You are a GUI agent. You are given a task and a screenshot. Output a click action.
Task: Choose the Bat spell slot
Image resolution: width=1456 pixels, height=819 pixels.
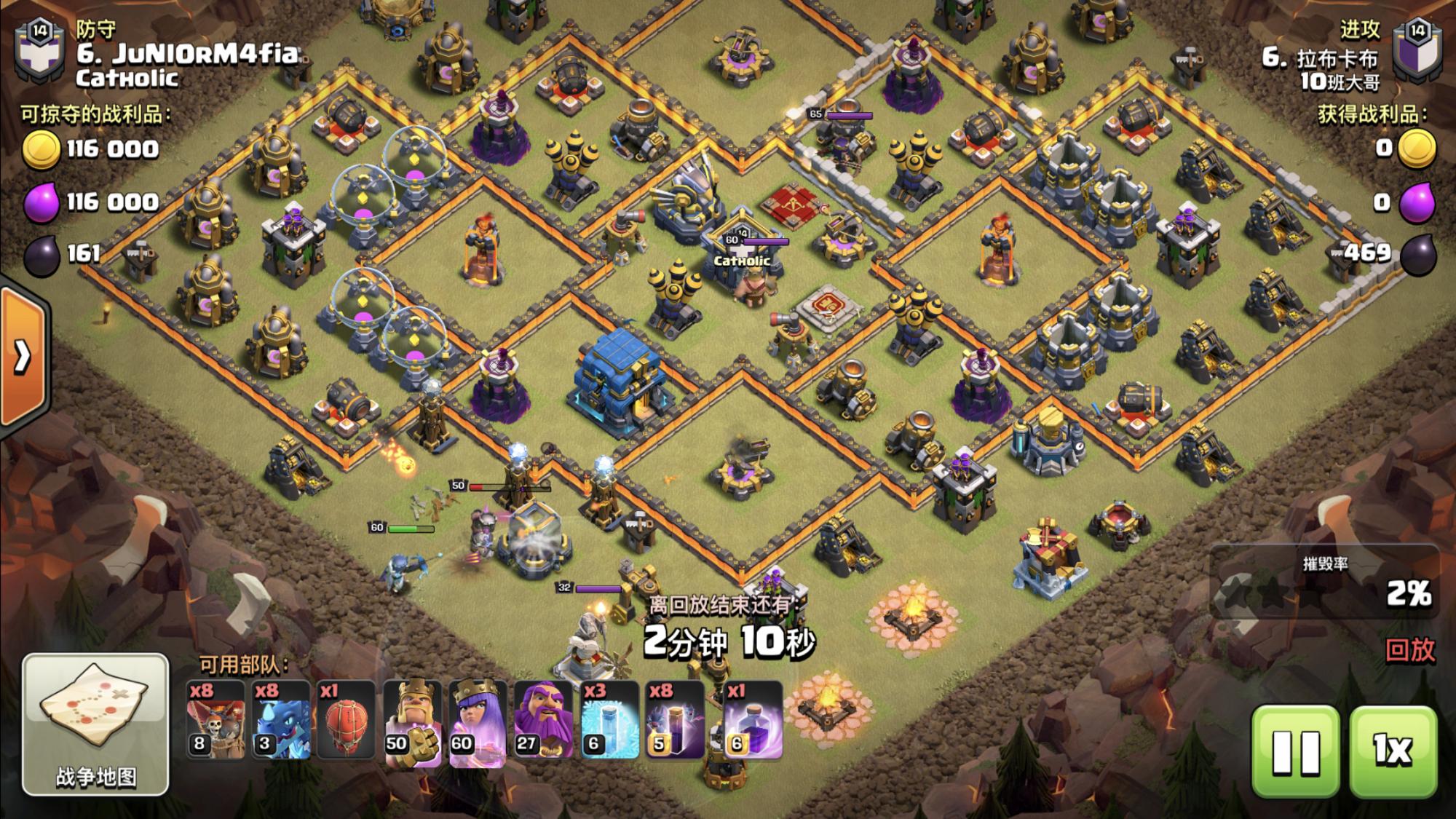coord(674,721)
